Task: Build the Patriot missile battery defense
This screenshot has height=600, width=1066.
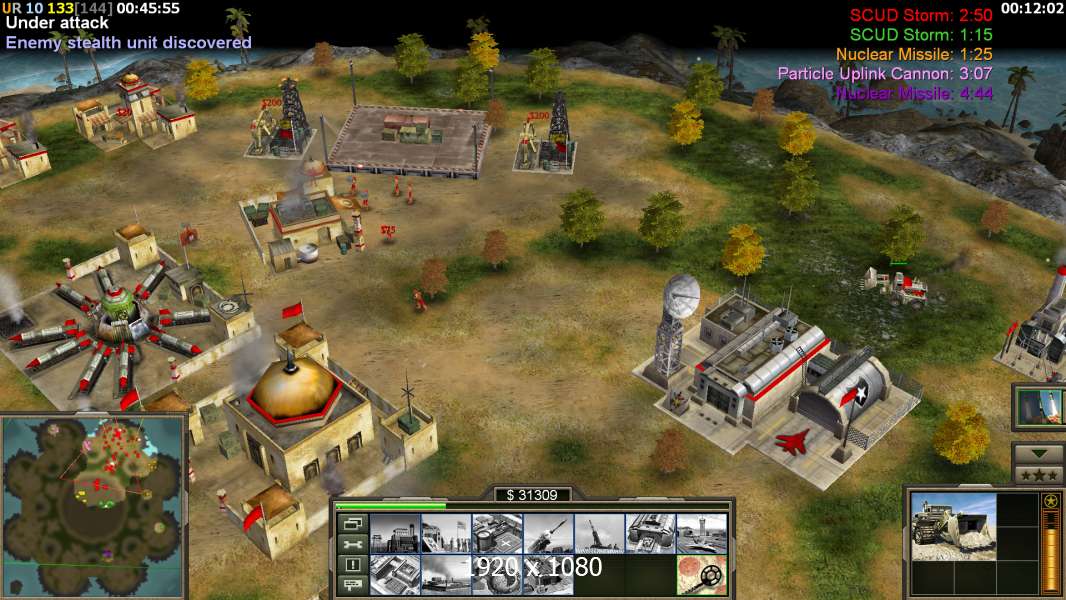Action: click(548, 534)
